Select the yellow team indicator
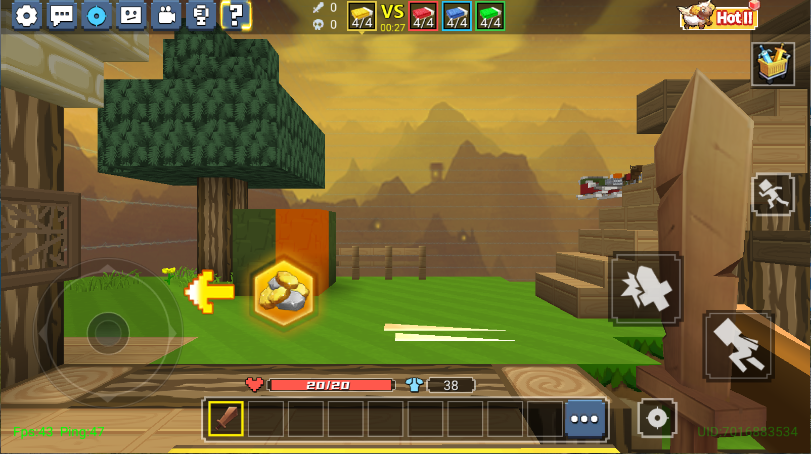Viewport: 811px width, 454px height. coord(361,16)
